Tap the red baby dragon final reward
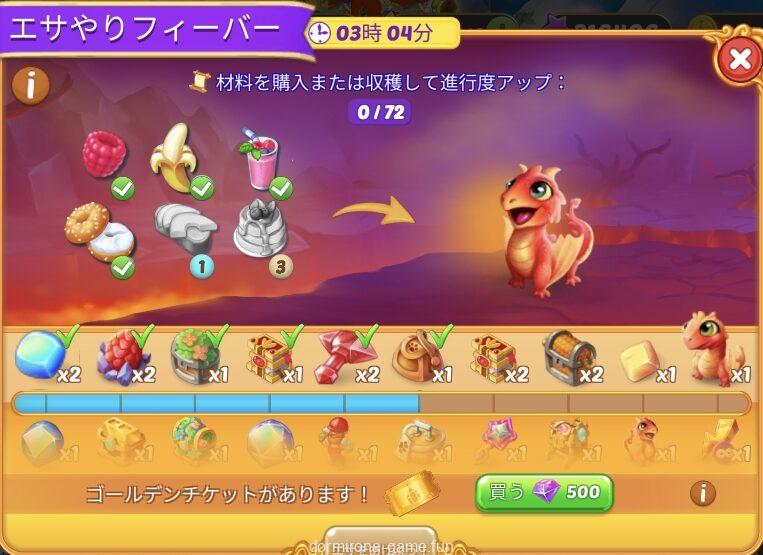Image resolution: width=763 pixels, height=555 pixels. (x=712, y=350)
